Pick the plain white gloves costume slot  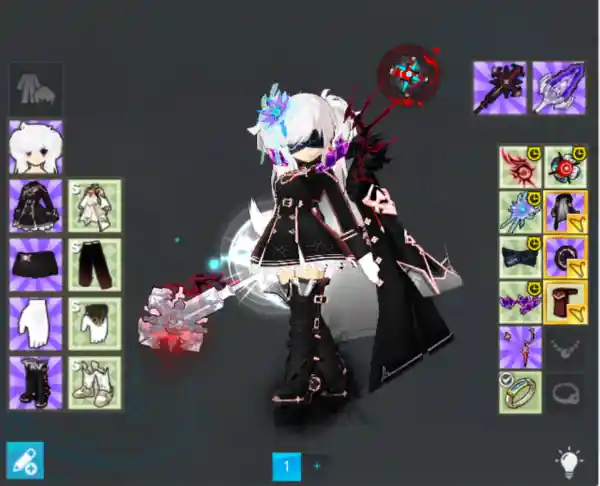point(36,324)
